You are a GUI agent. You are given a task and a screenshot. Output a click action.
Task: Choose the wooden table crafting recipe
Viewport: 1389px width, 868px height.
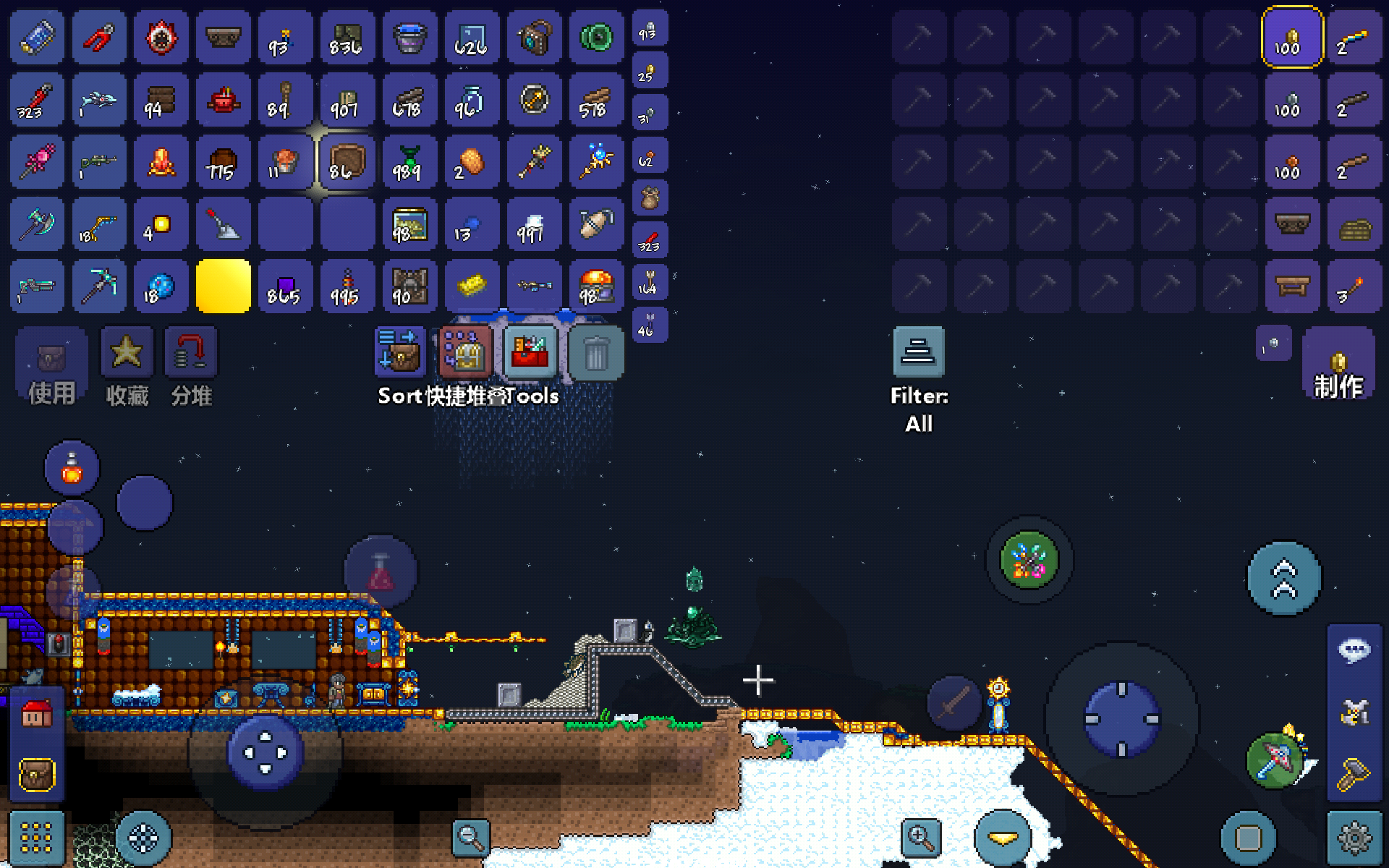click(x=1292, y=286)
